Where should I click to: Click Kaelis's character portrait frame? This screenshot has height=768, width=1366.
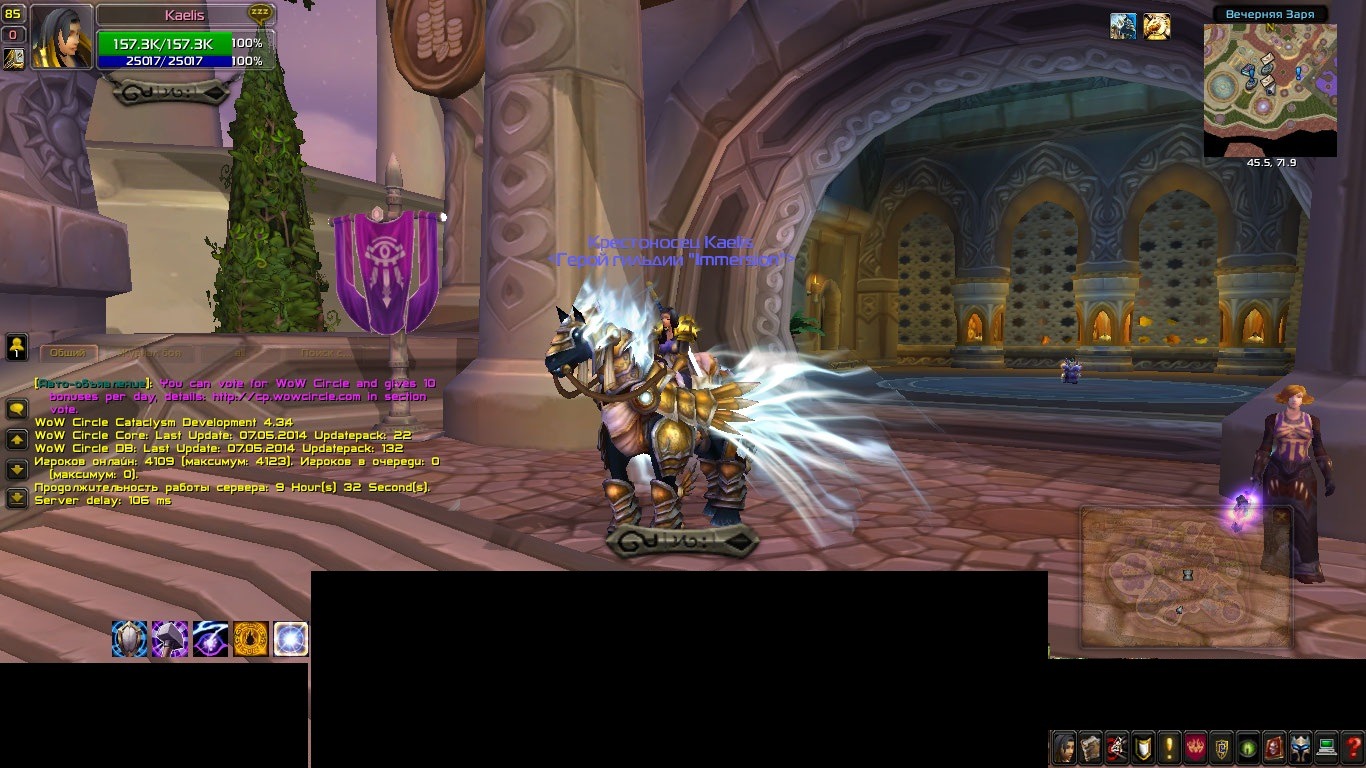[x=62, y=36]
